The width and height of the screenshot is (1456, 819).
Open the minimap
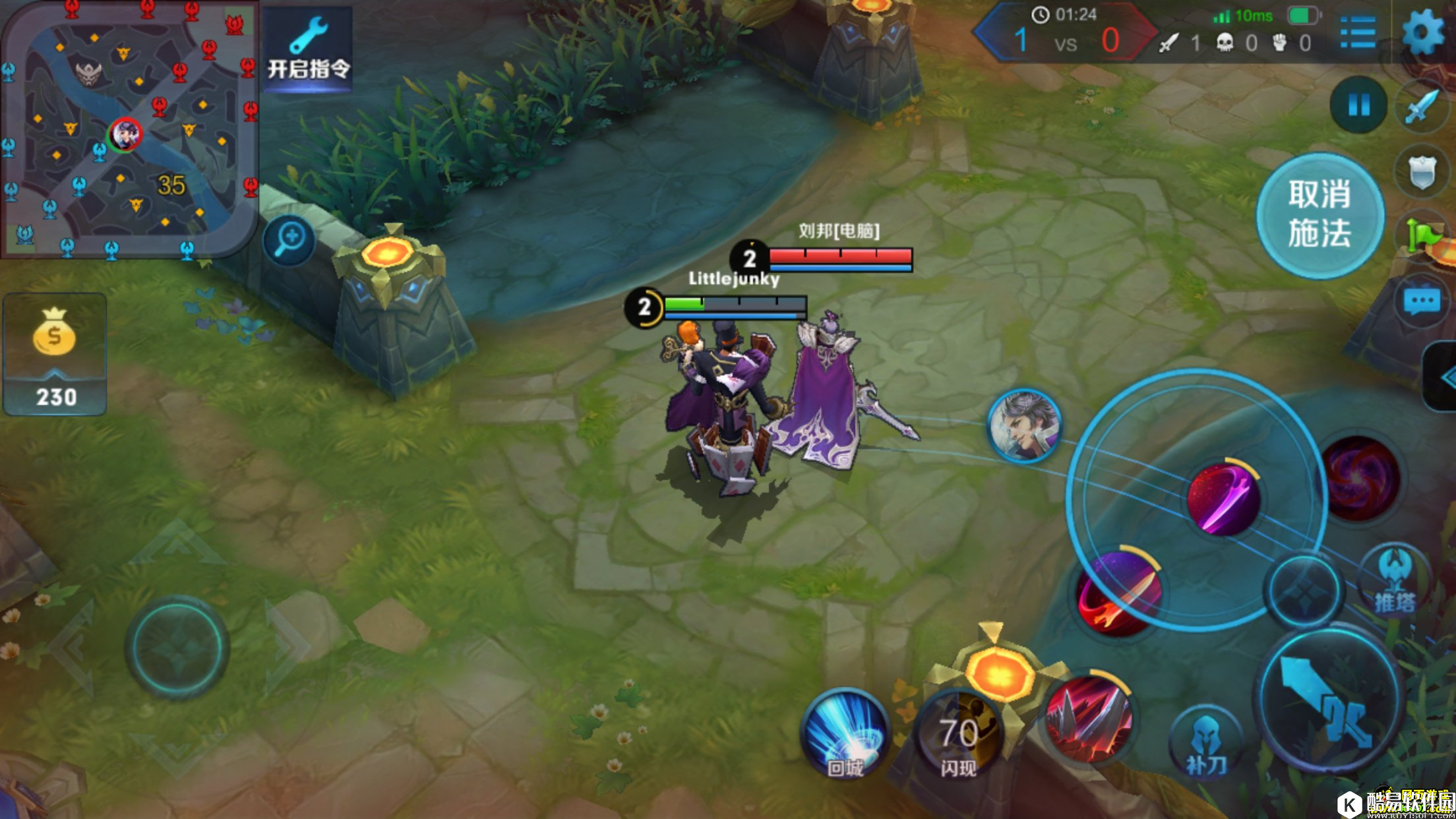[129, 129]
